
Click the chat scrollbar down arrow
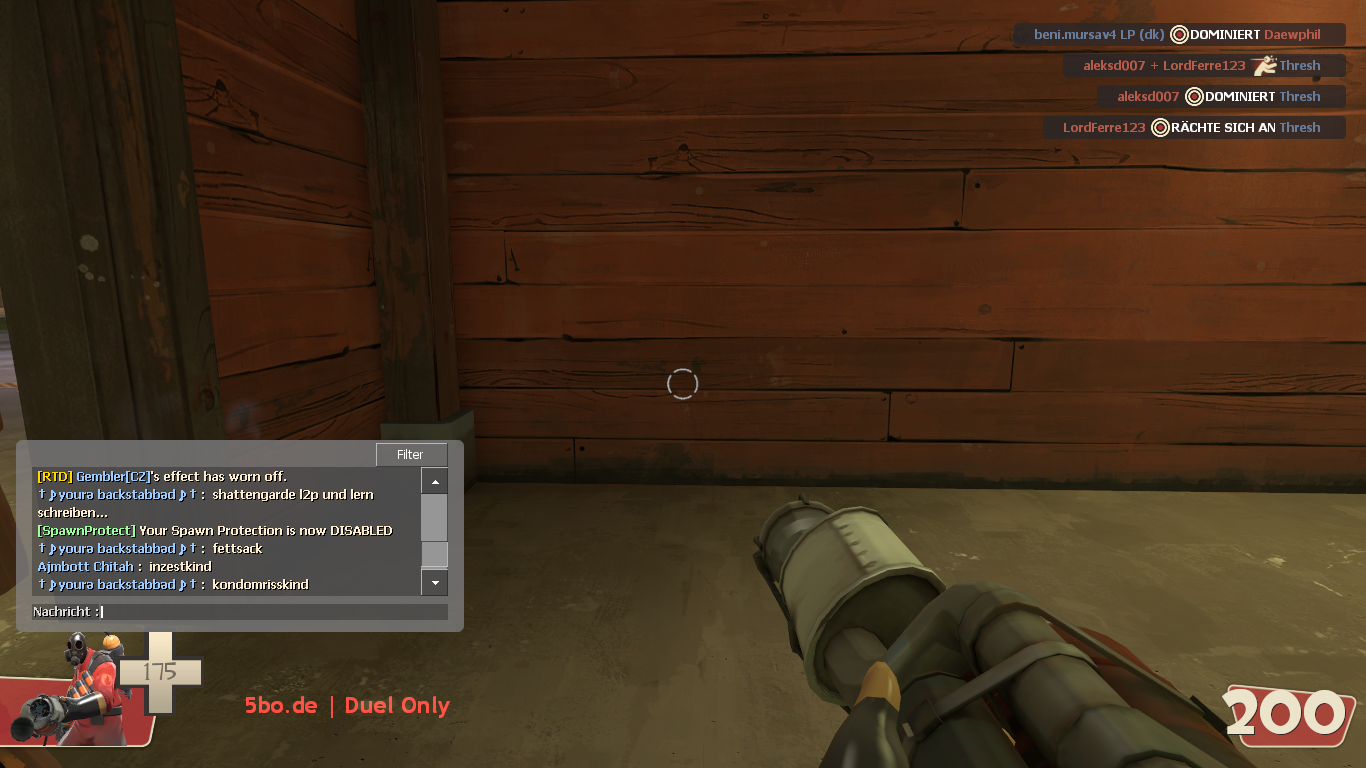point(434,581)
